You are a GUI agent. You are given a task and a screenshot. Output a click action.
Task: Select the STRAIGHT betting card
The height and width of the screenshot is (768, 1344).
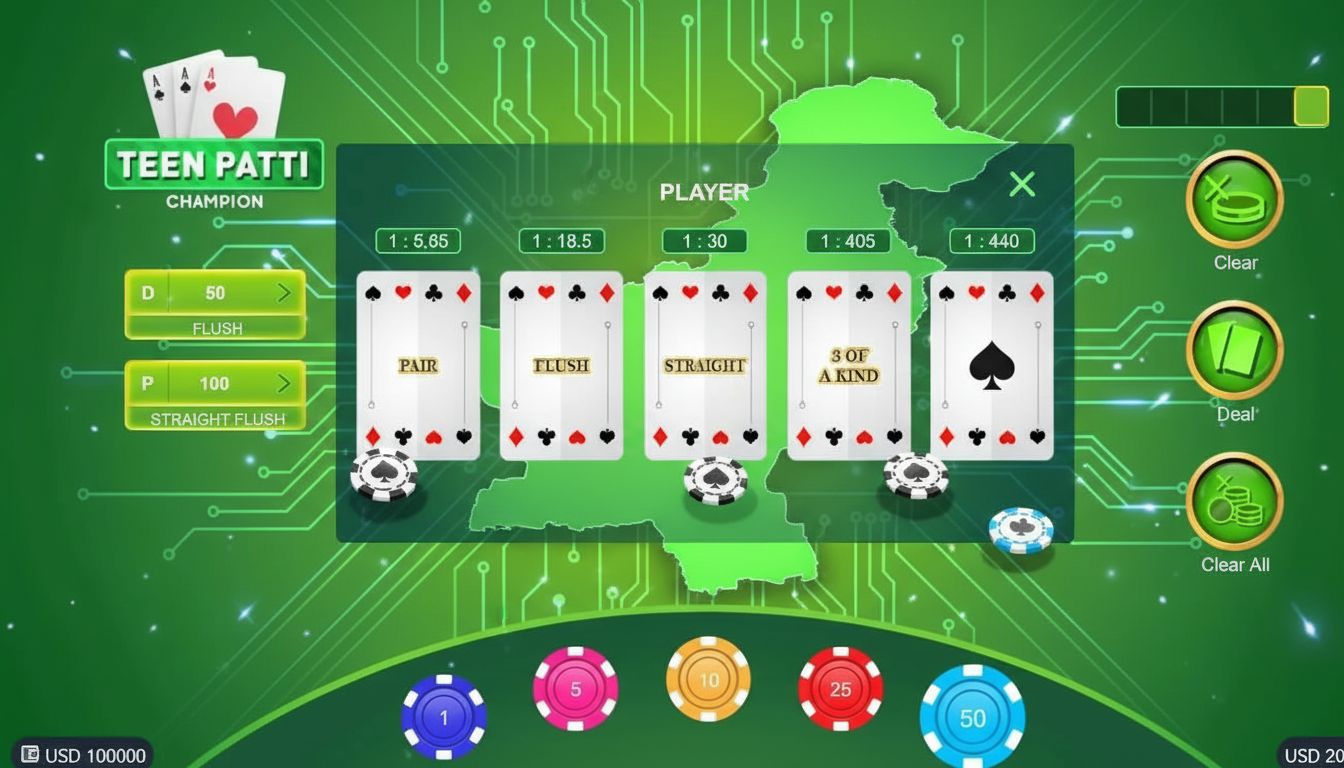coord(704,366)
